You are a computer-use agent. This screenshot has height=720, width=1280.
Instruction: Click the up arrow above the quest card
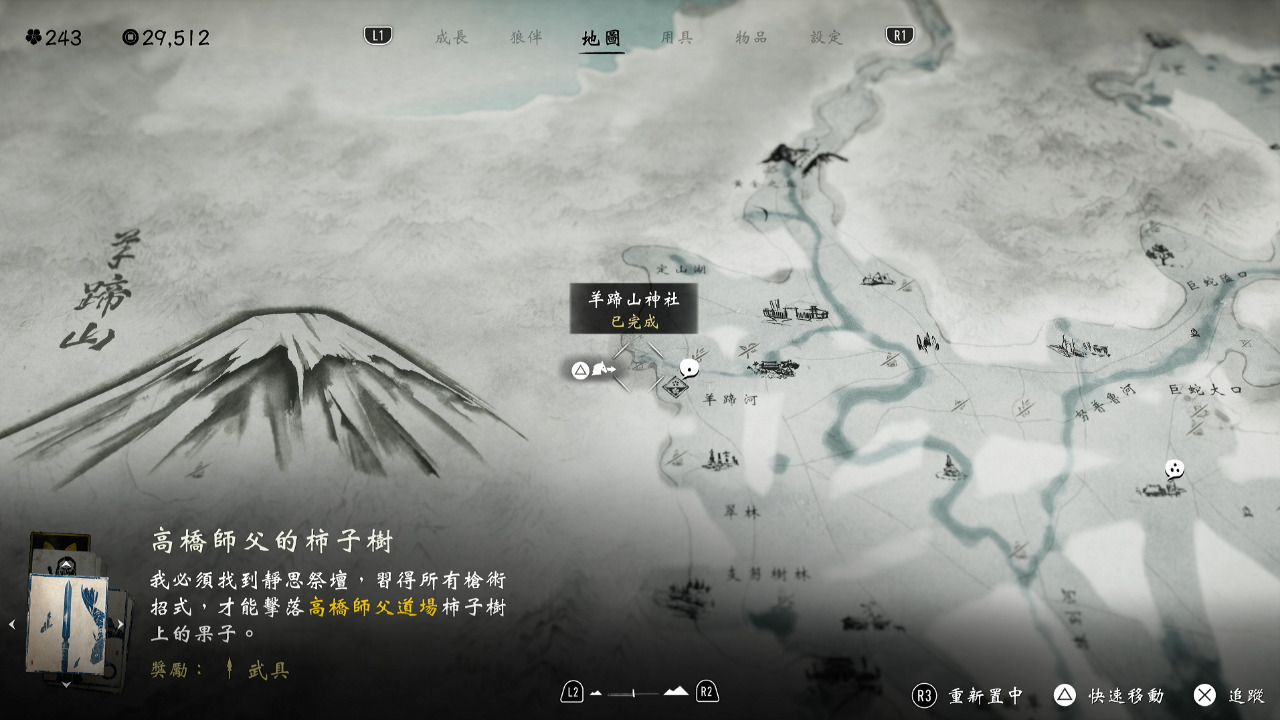tap(66, 565)
